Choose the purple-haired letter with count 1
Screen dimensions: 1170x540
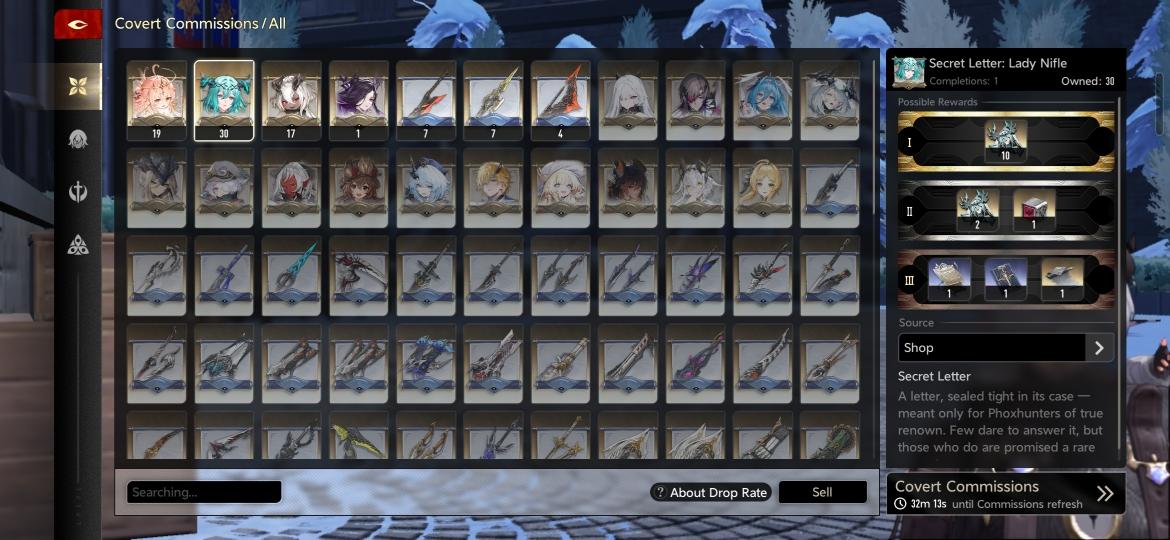click(358, 99)
